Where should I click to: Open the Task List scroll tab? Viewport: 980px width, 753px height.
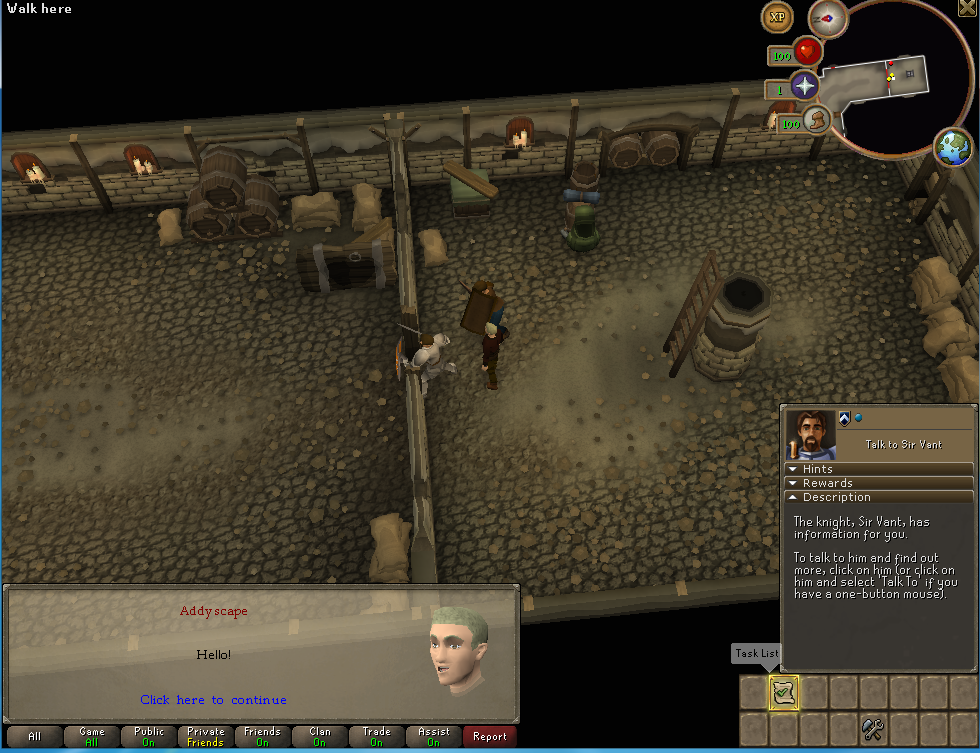(x=783, y=692)
